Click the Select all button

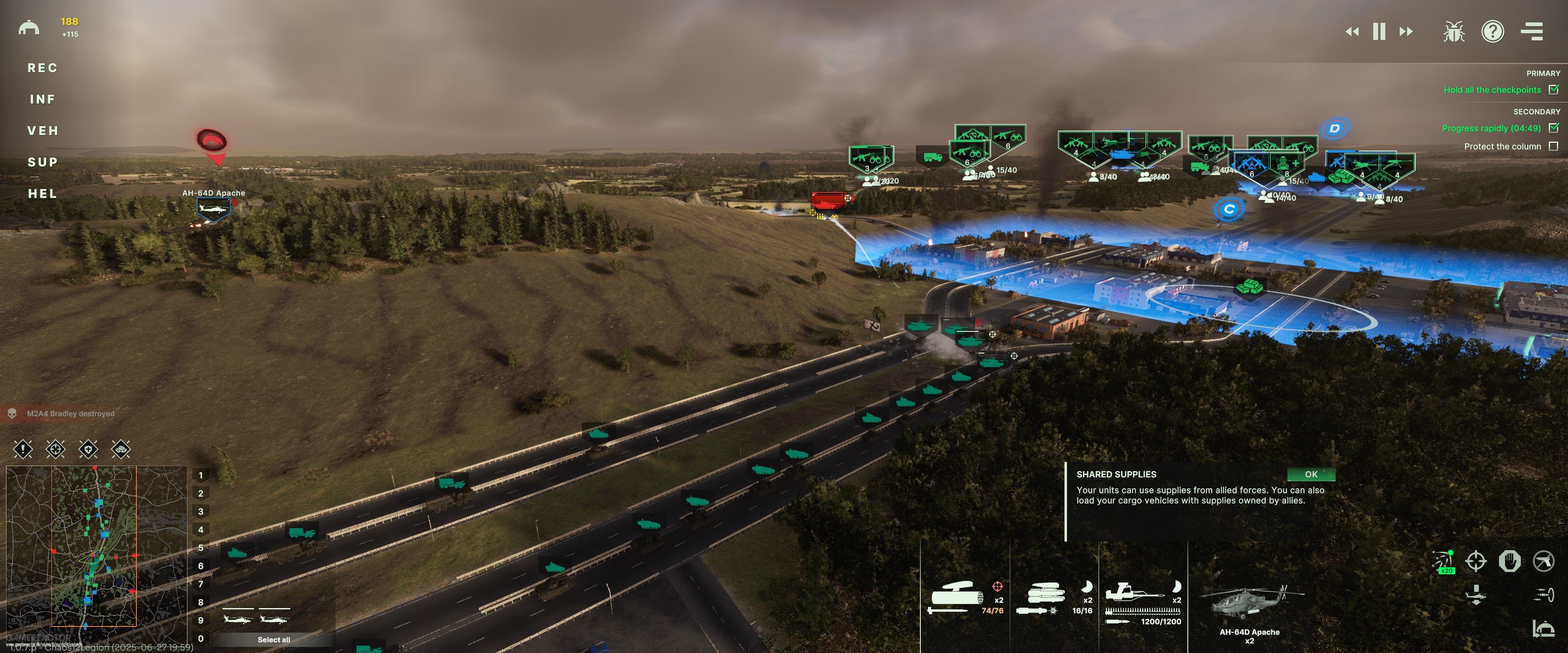[273, 640]
